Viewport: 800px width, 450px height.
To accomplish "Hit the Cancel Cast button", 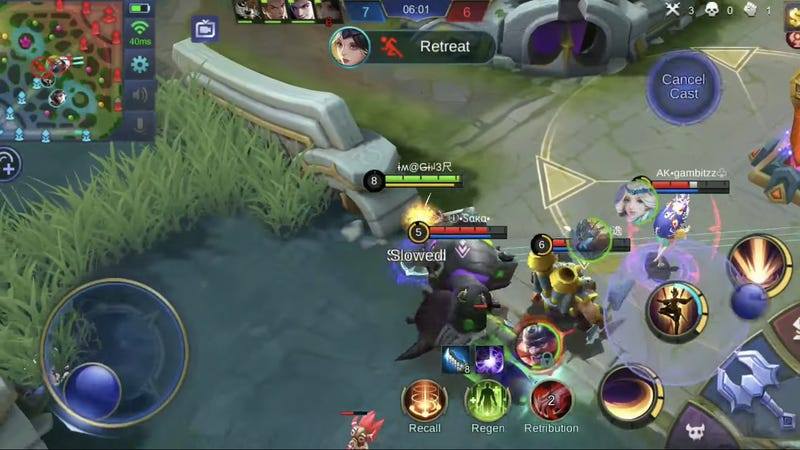I will tap(684, 87).
